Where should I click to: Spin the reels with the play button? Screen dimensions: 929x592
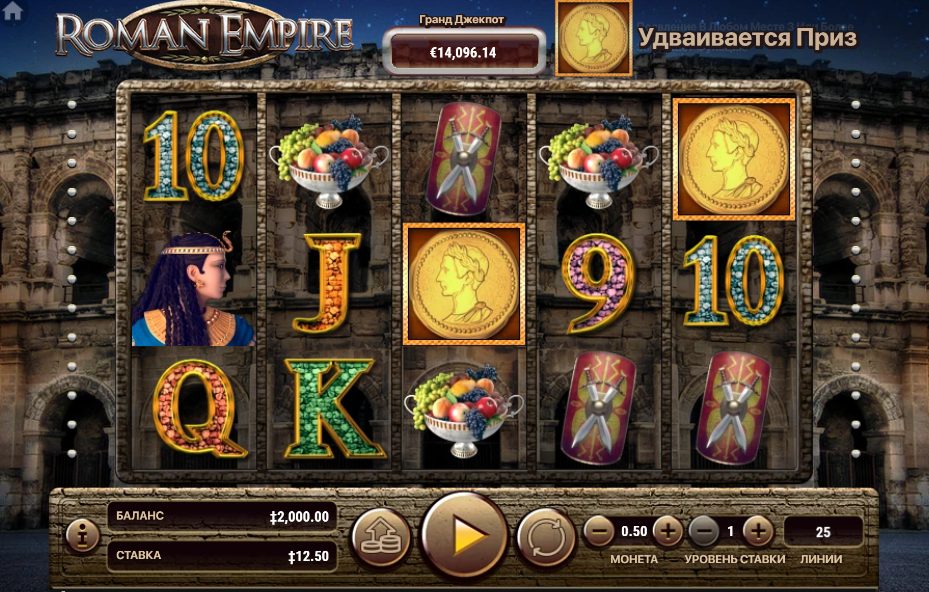464,536
